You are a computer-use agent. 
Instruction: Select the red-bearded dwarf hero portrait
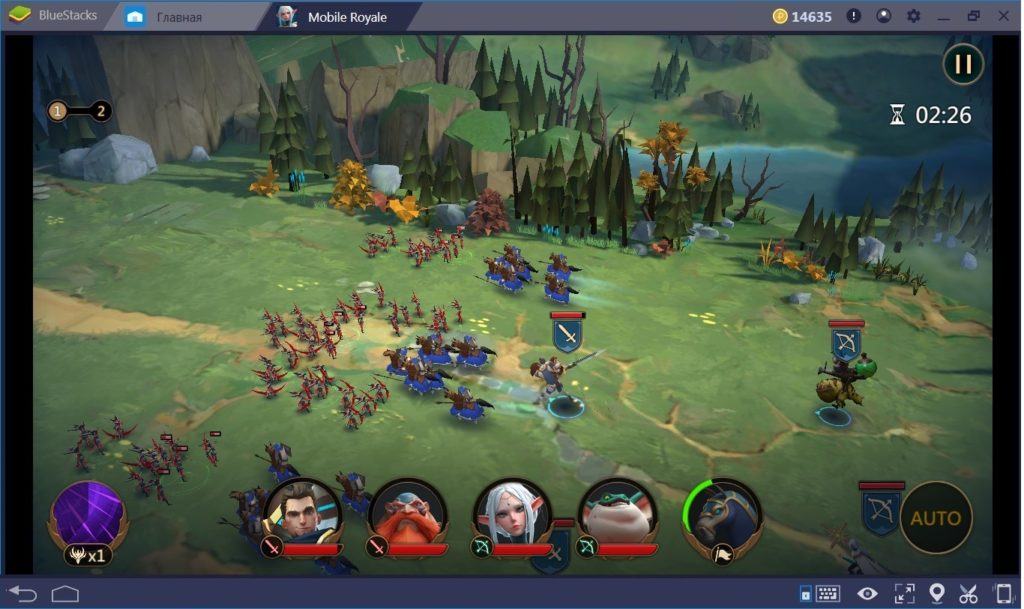click(406, 514)
